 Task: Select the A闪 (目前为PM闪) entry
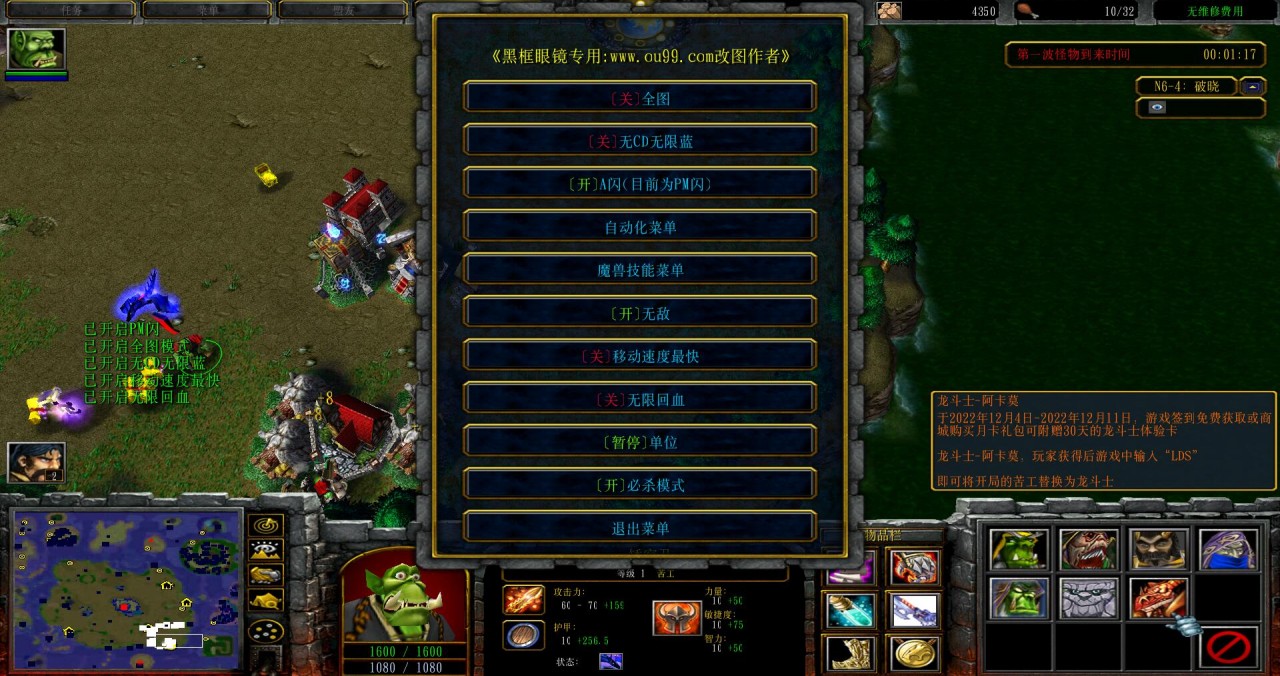point(640,184)
